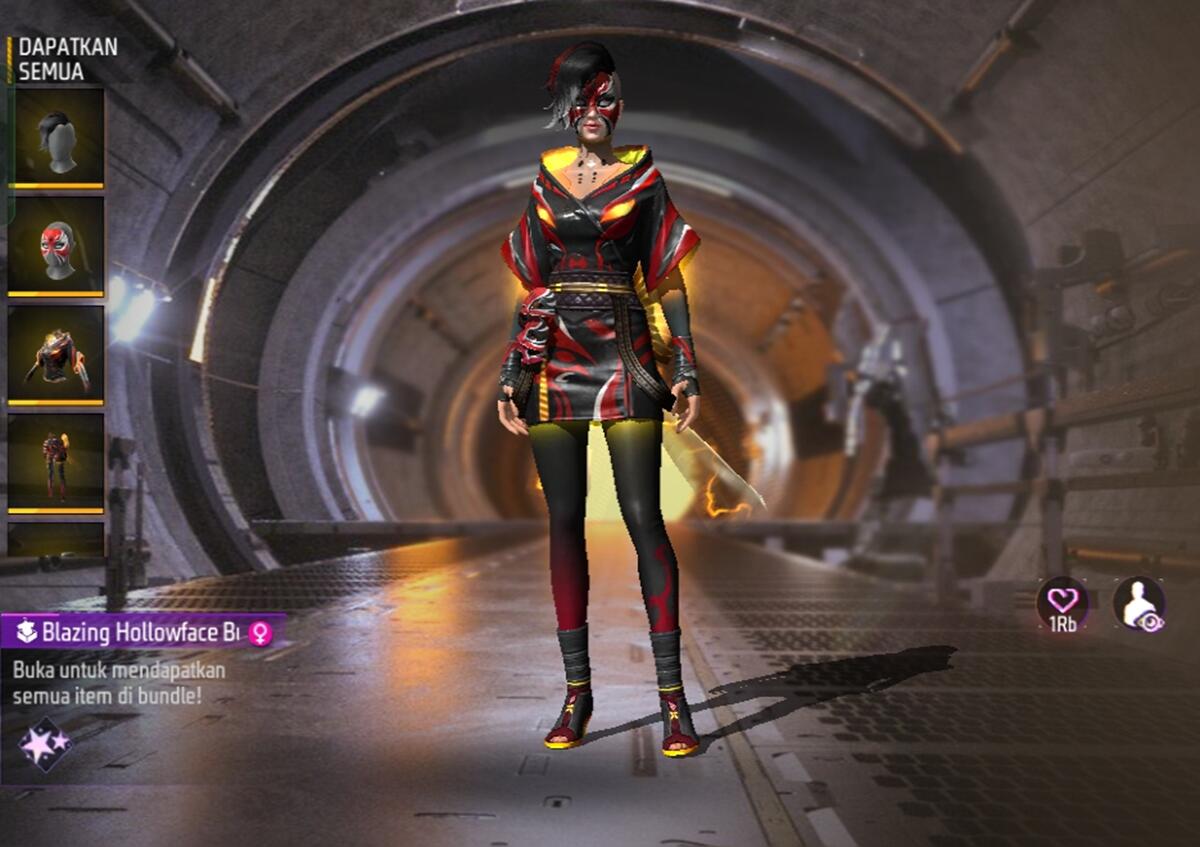Open the Blazing Hollowface bundle label
This screenshot has width=1200, height=847.
coord(143,632)
